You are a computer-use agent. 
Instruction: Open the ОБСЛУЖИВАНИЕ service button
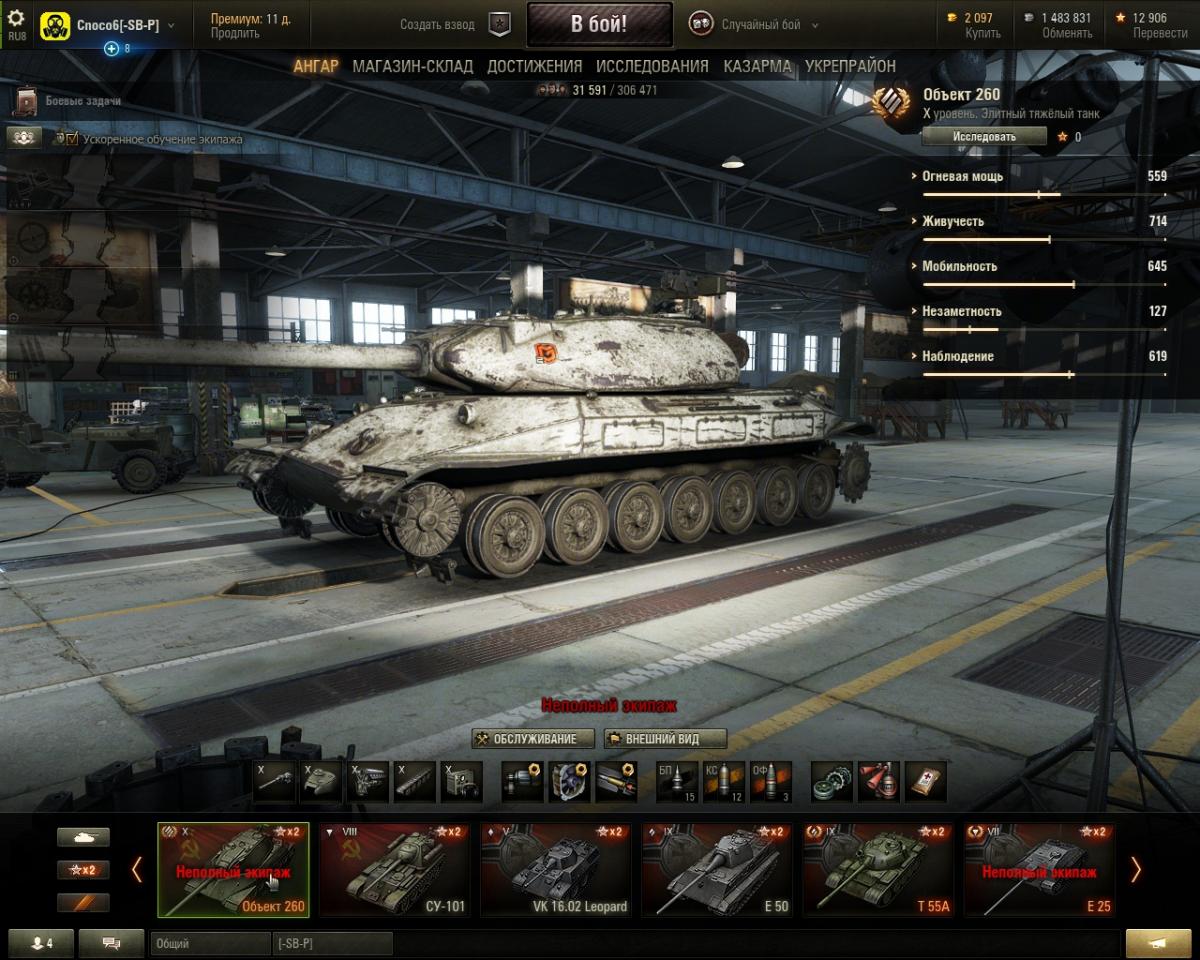click(x=533, y=739)
